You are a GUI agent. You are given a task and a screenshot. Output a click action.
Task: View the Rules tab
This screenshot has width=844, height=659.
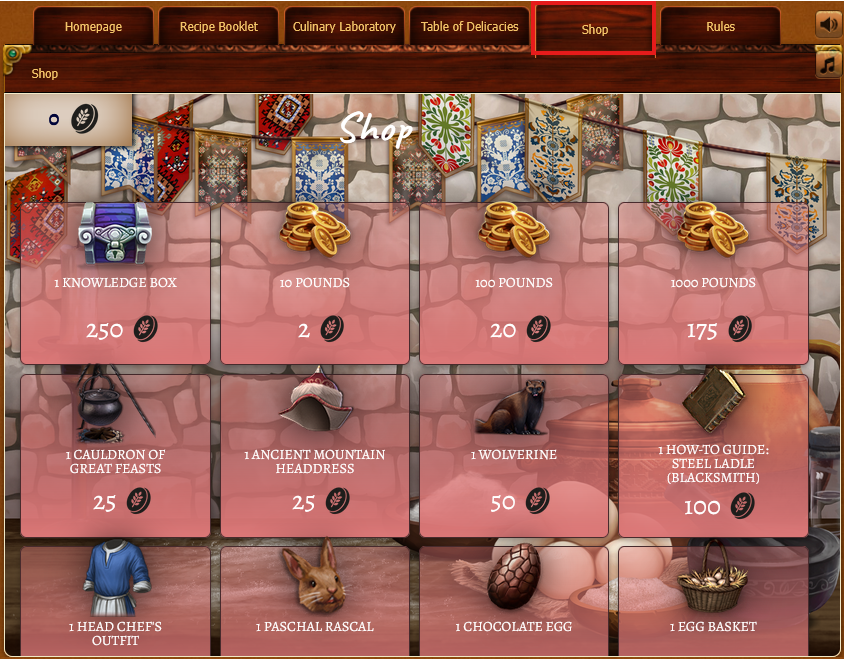[x=720, y=27]
